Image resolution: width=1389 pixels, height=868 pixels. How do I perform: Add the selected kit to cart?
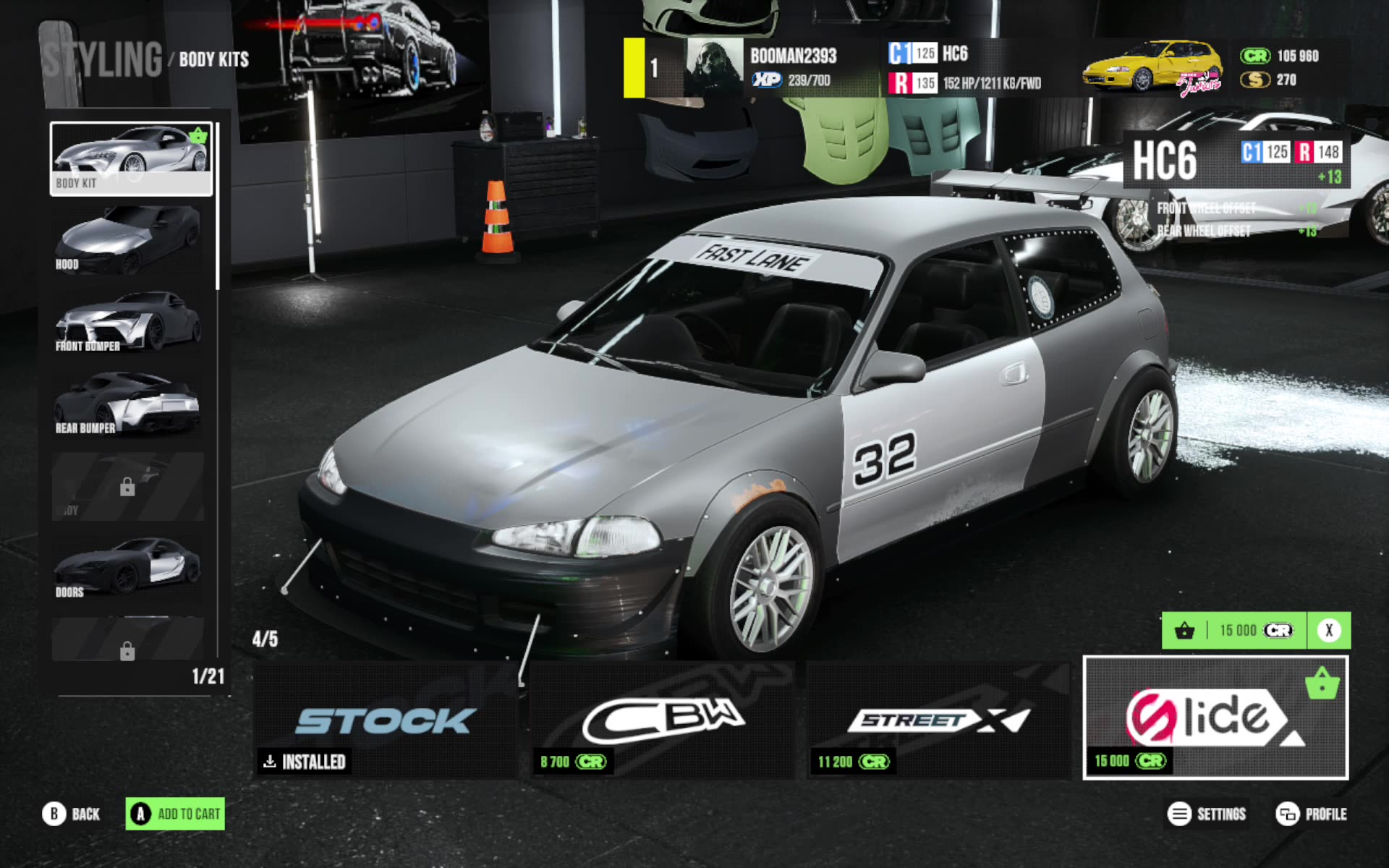coord(175,814)
